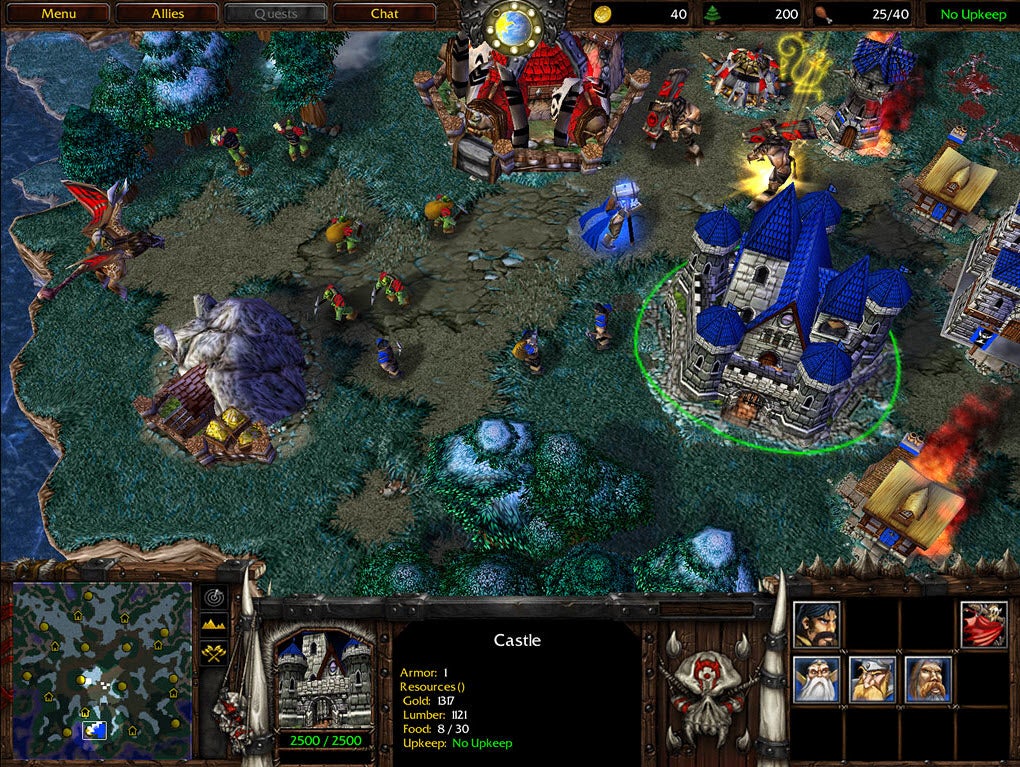Activate the minimap signal ping button
Viewport: 1020px width, 767px height.
[x=215, y=597]
